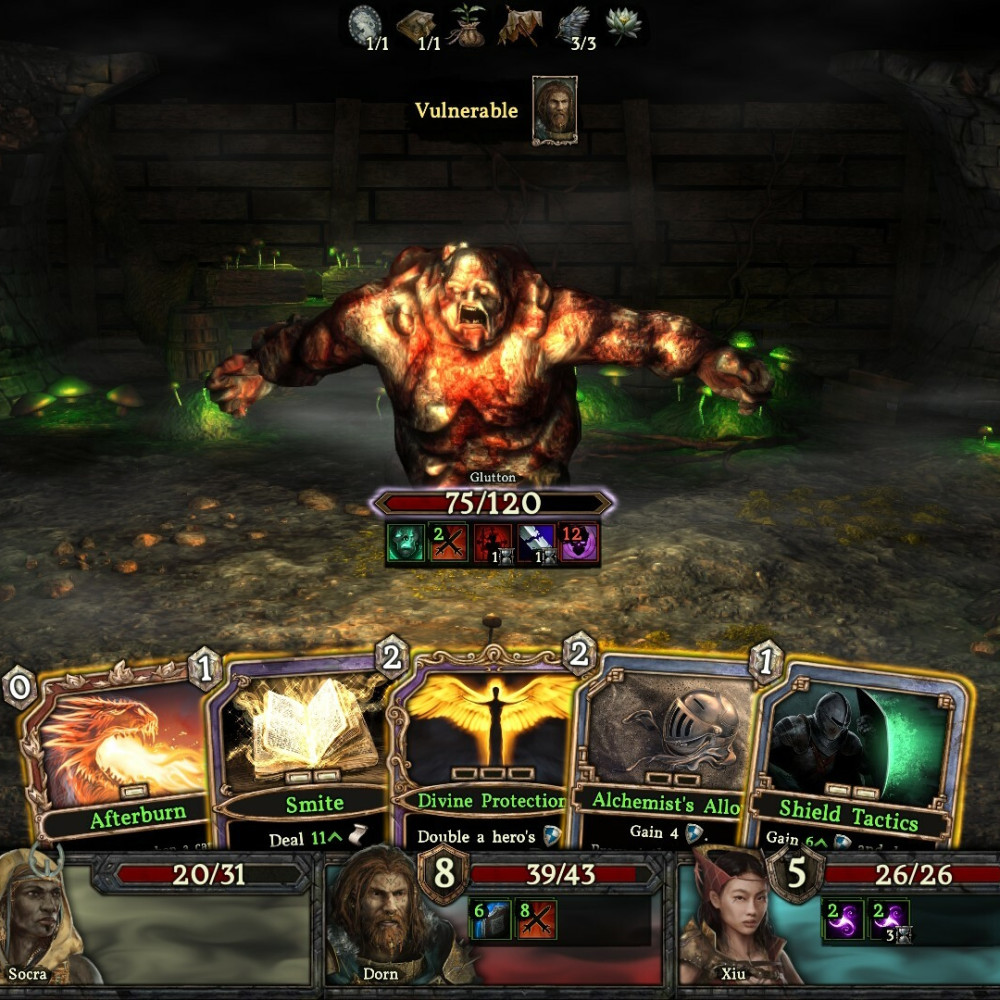Image resolution: width=1000 pixels, height=1000 pixels.
Task: Inspect the Vulnerable Dorn portrait card
Action: coord(554,110)
